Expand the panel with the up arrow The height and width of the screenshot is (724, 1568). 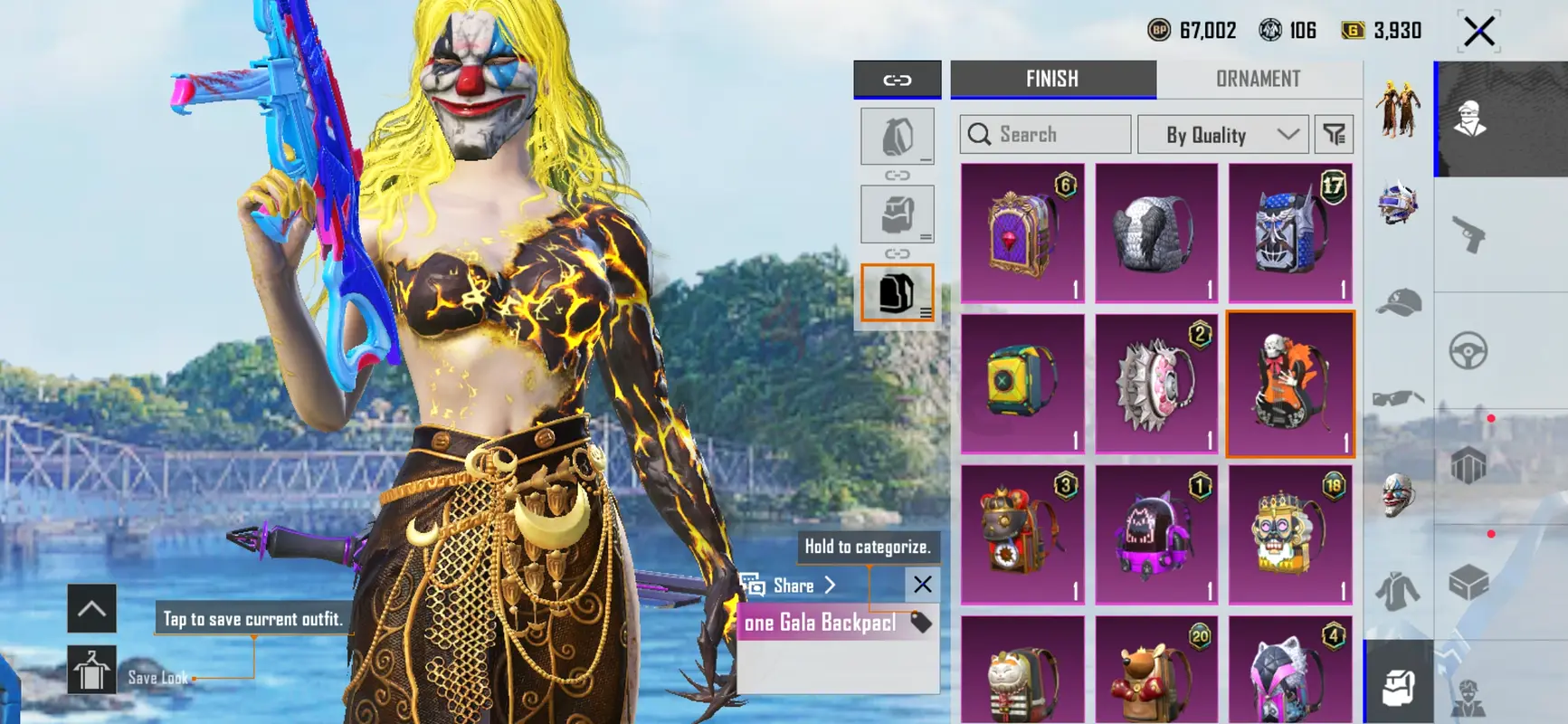tap(91, 608)
